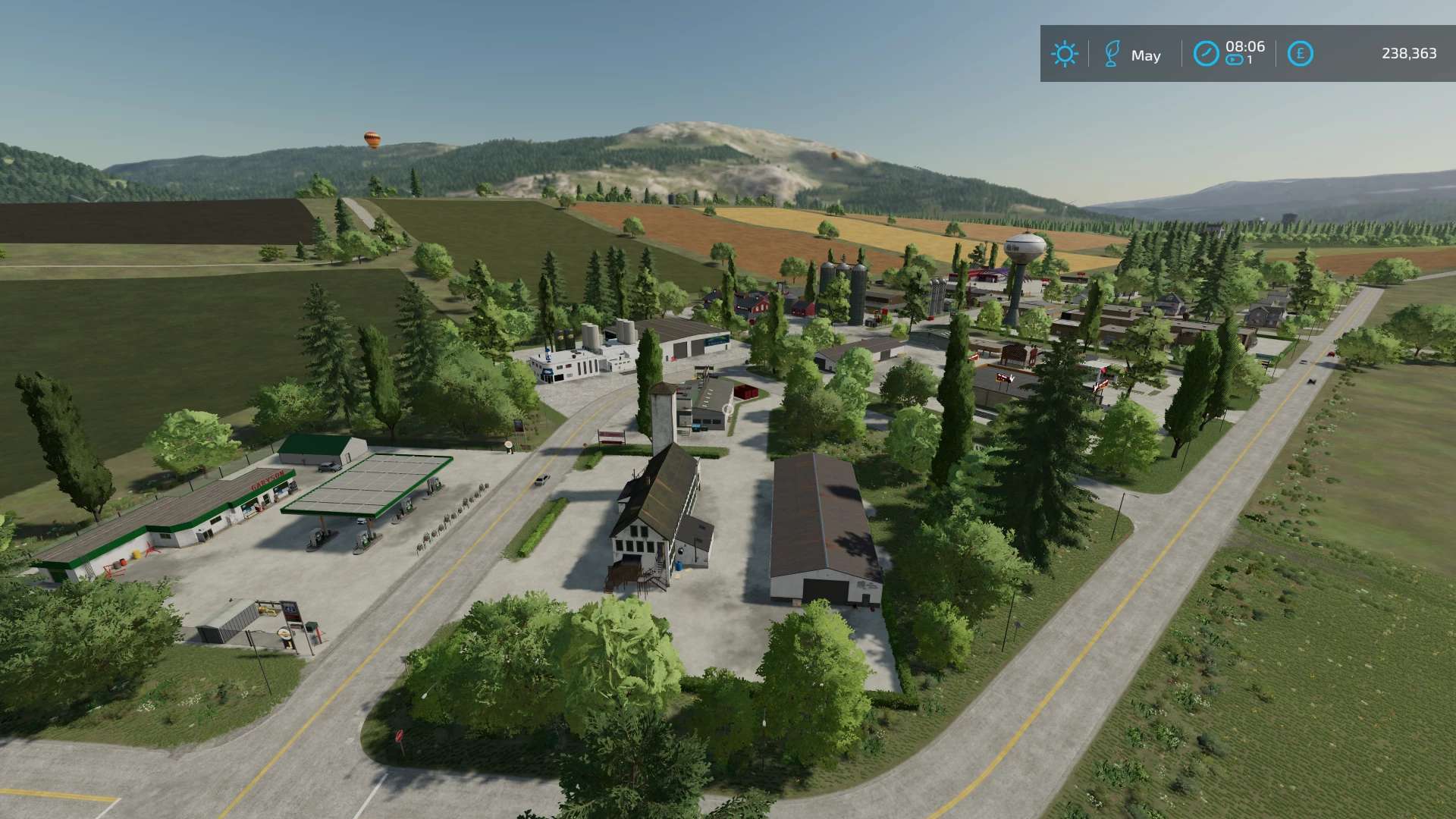This screenshot has height=819, width=1456.
Task: Click the sun weather icon
Action: [x=1064, y=54]
